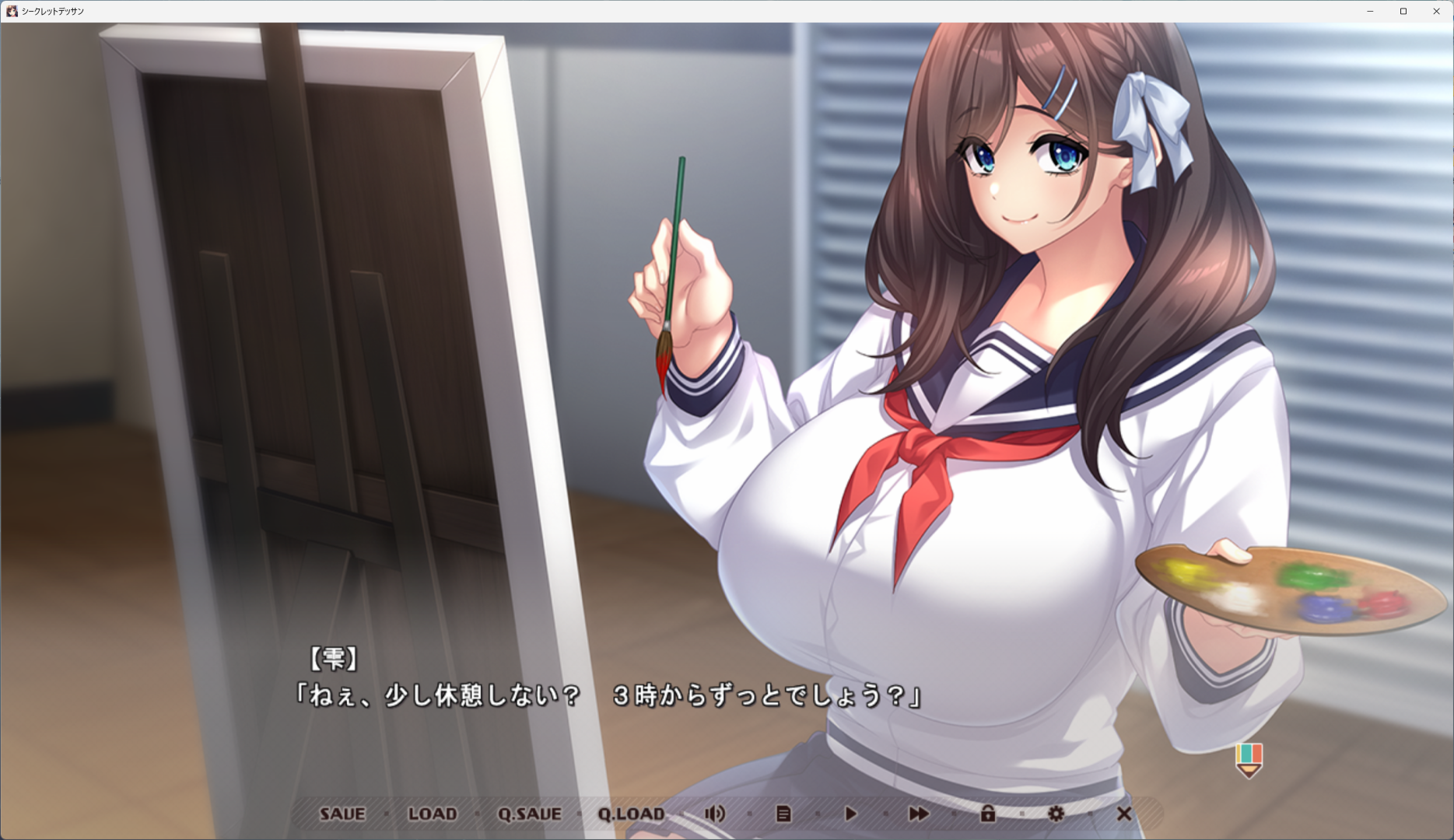Dismiss the menu bar with the X icon
This screenshot has width=1454, height=840.
[x=1123, y=814]
